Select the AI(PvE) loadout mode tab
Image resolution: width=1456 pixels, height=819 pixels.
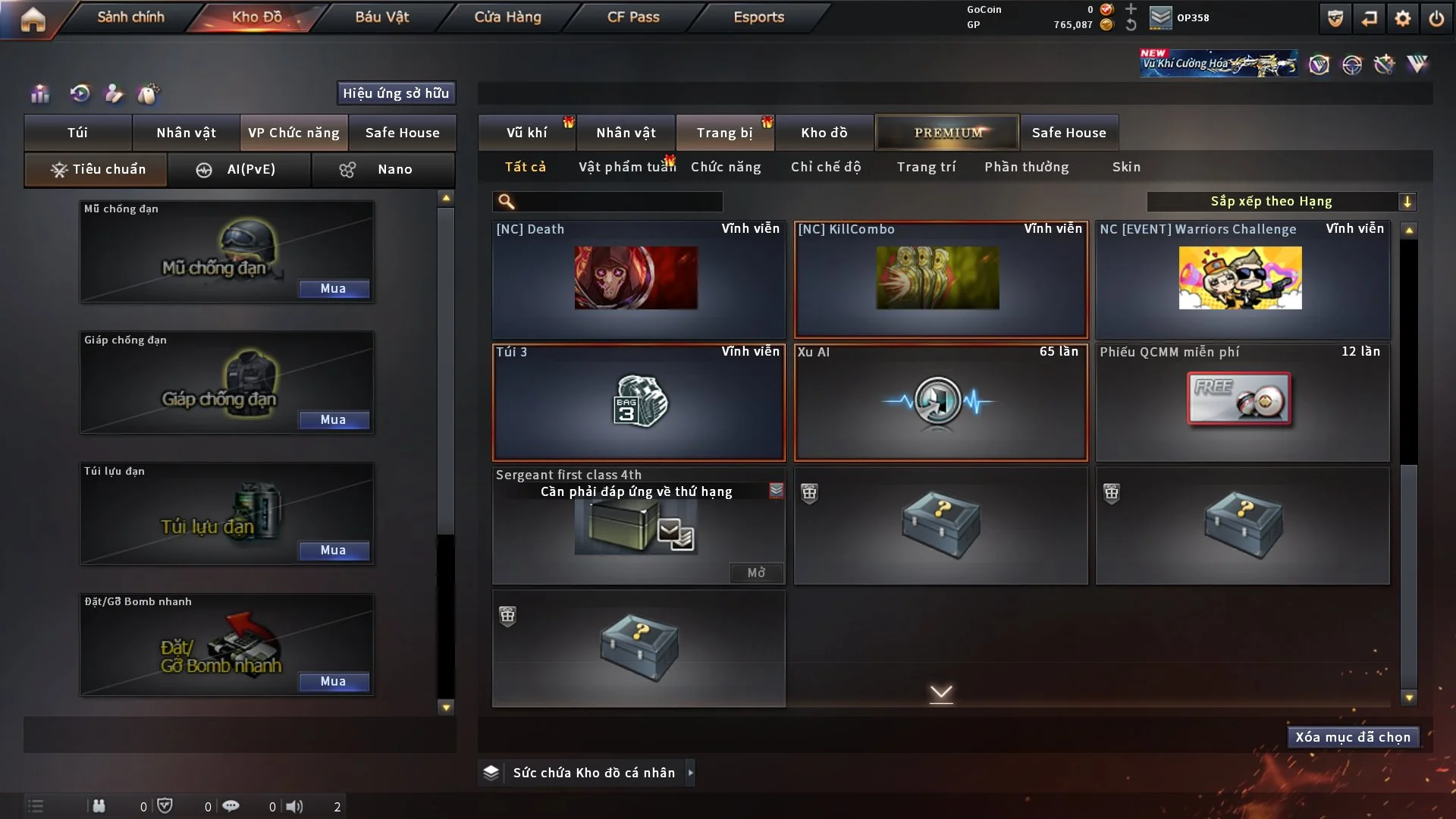[239, 169]
